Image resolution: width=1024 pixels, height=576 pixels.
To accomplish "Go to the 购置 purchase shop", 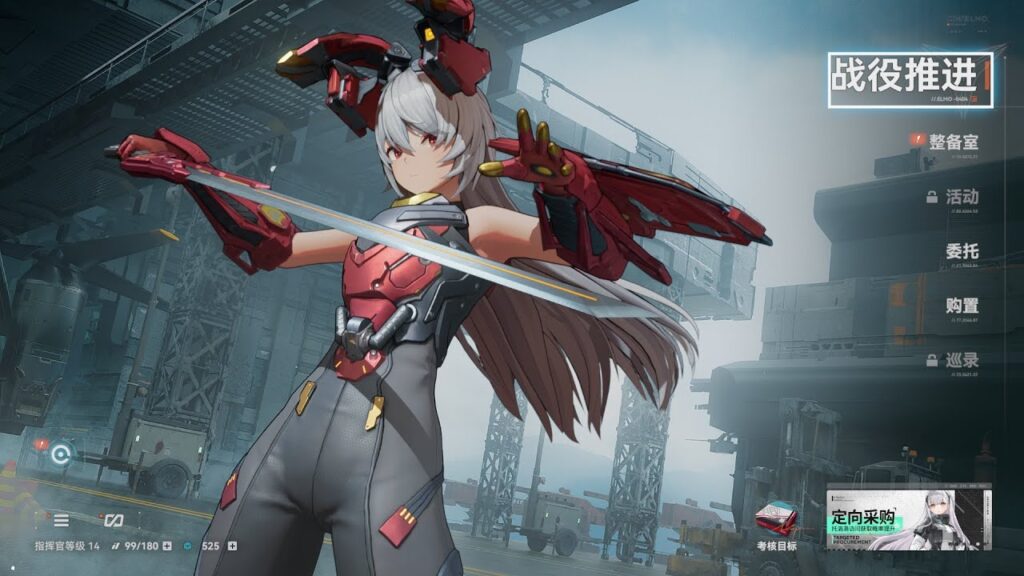I will [961, 305].
